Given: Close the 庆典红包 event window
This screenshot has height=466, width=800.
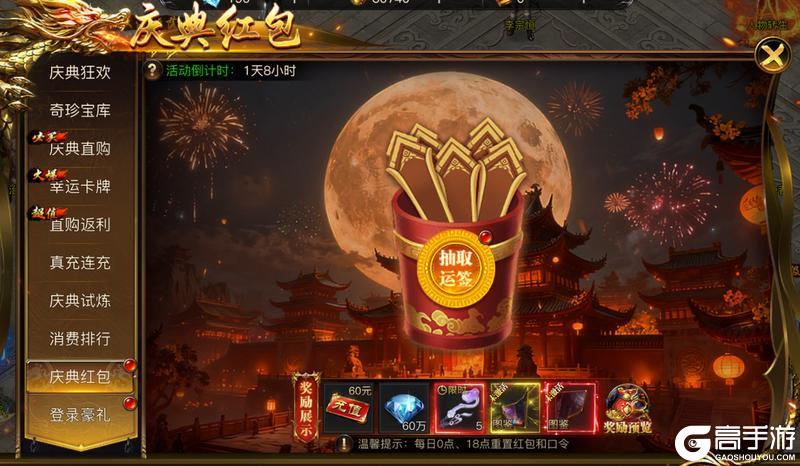Looking at the screenshot, I should click(772, 56).
